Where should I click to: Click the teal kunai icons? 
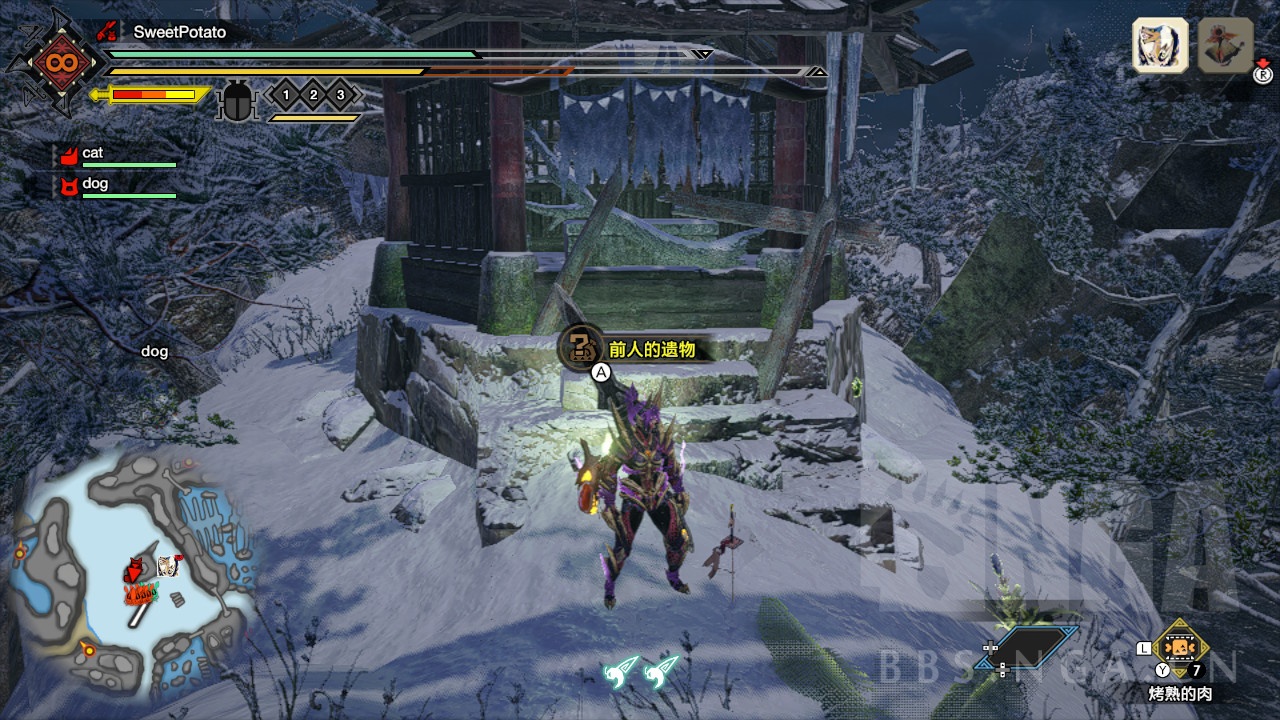tap(641, 671)
